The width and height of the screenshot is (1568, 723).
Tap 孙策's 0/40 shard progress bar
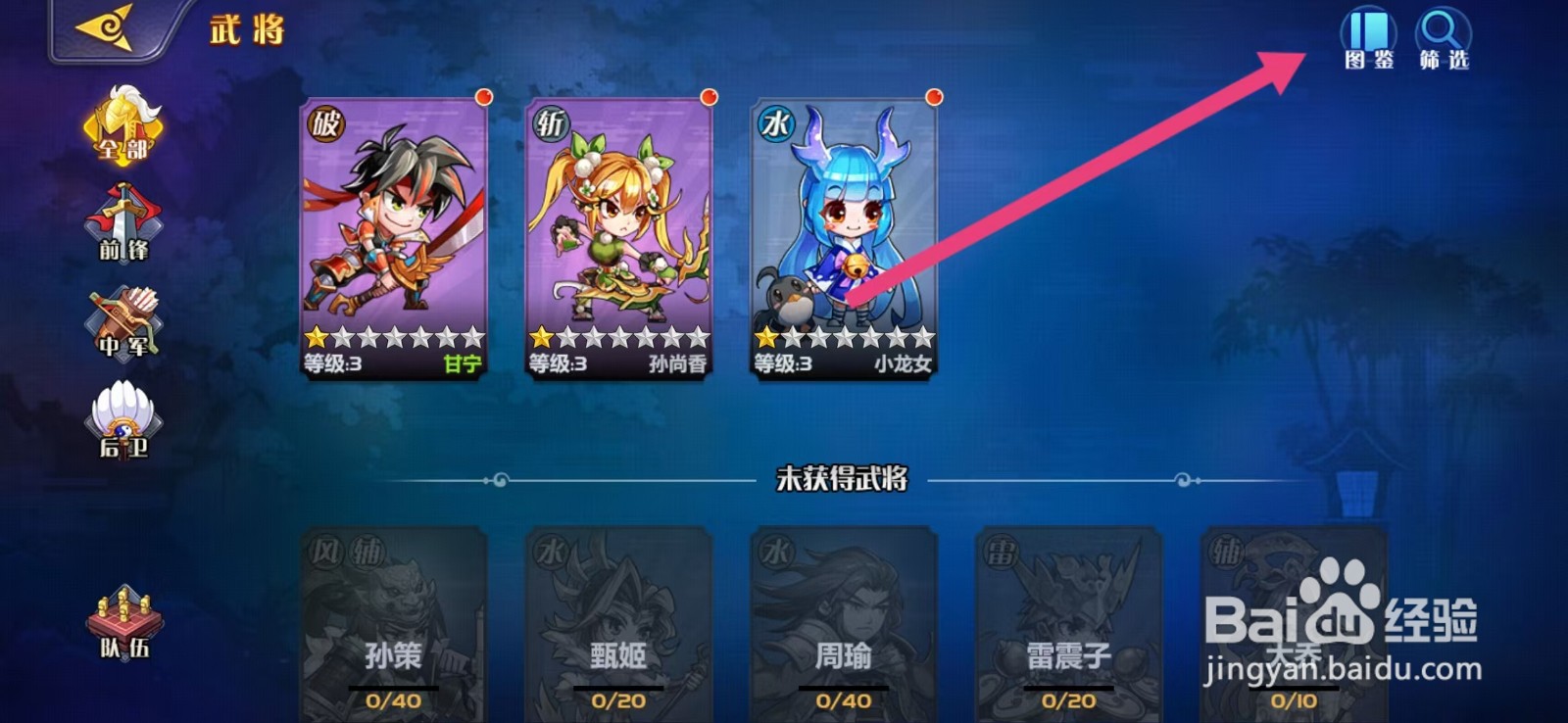point(392,700)
